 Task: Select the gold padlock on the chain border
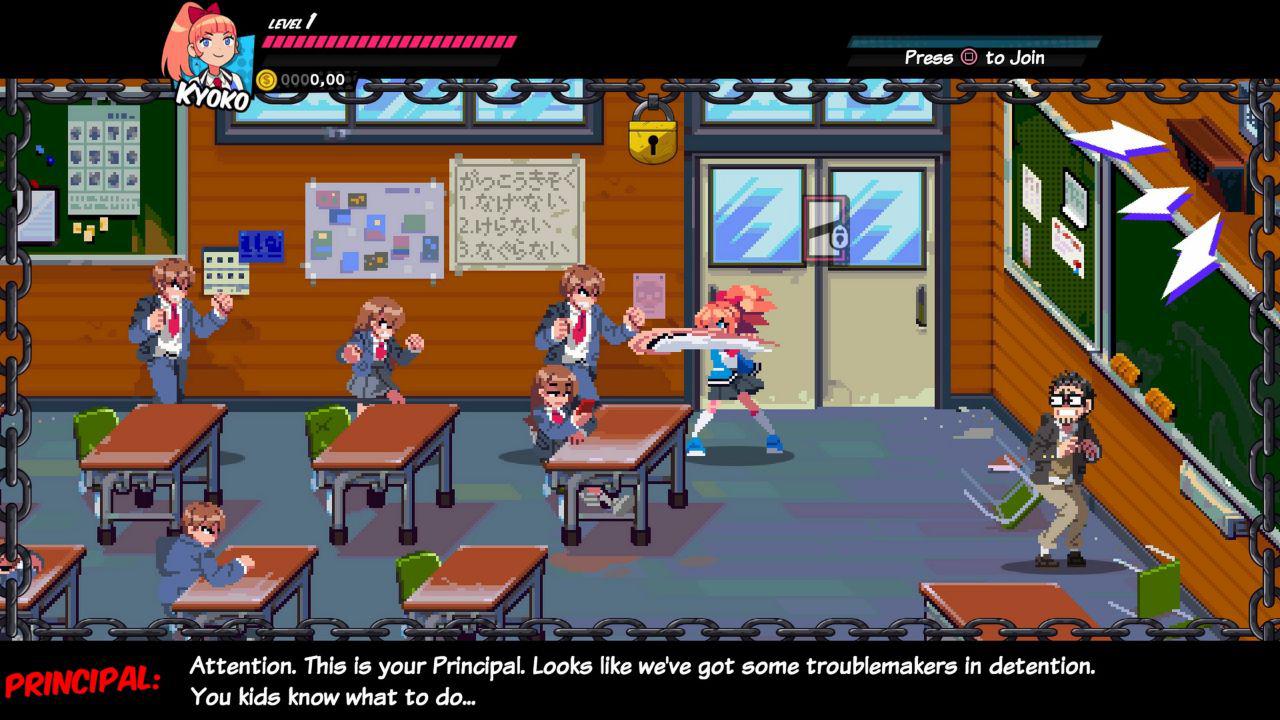pos(652,136)
